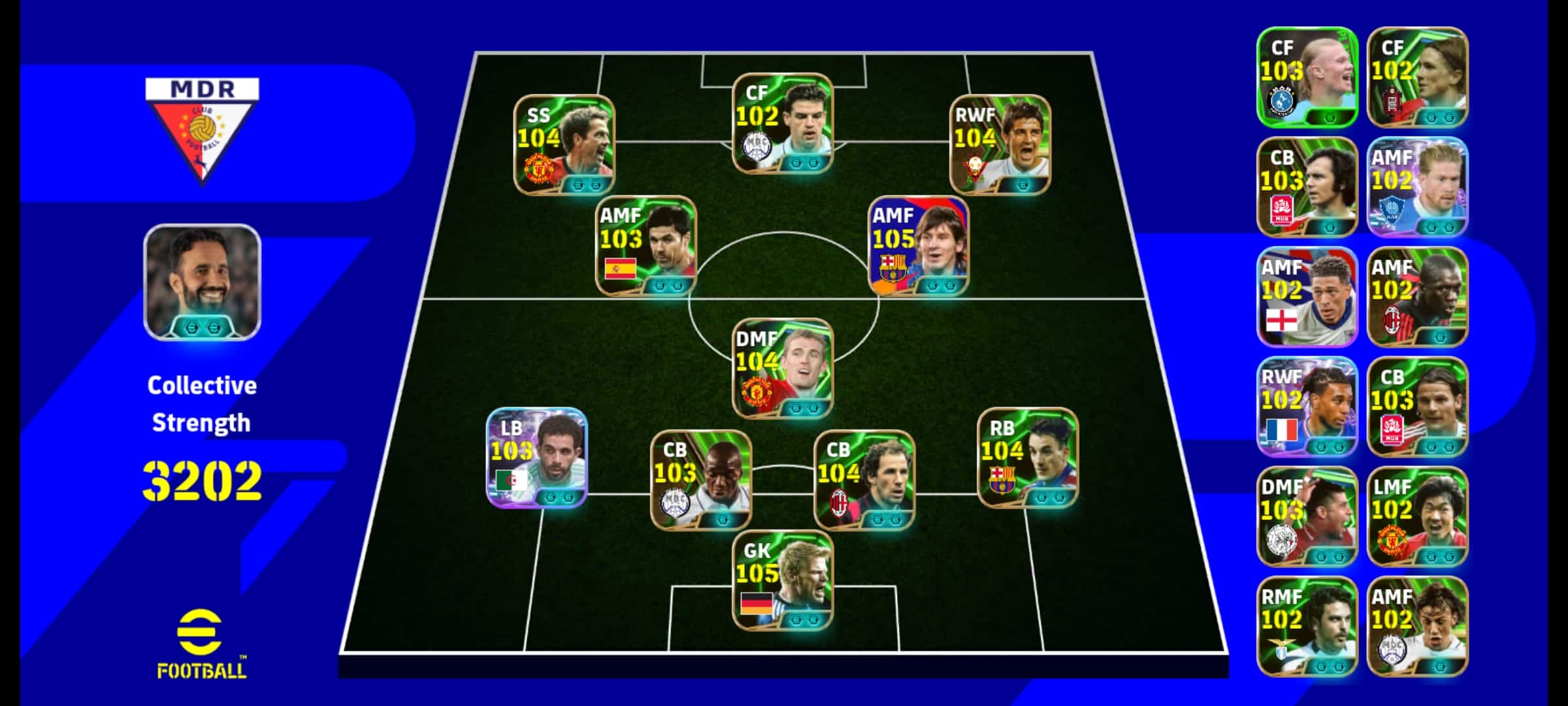Image resolution: width=1568 pixels, height=706 pixels.
Task: Choose the DMF 104 player card
Action: 783,369
